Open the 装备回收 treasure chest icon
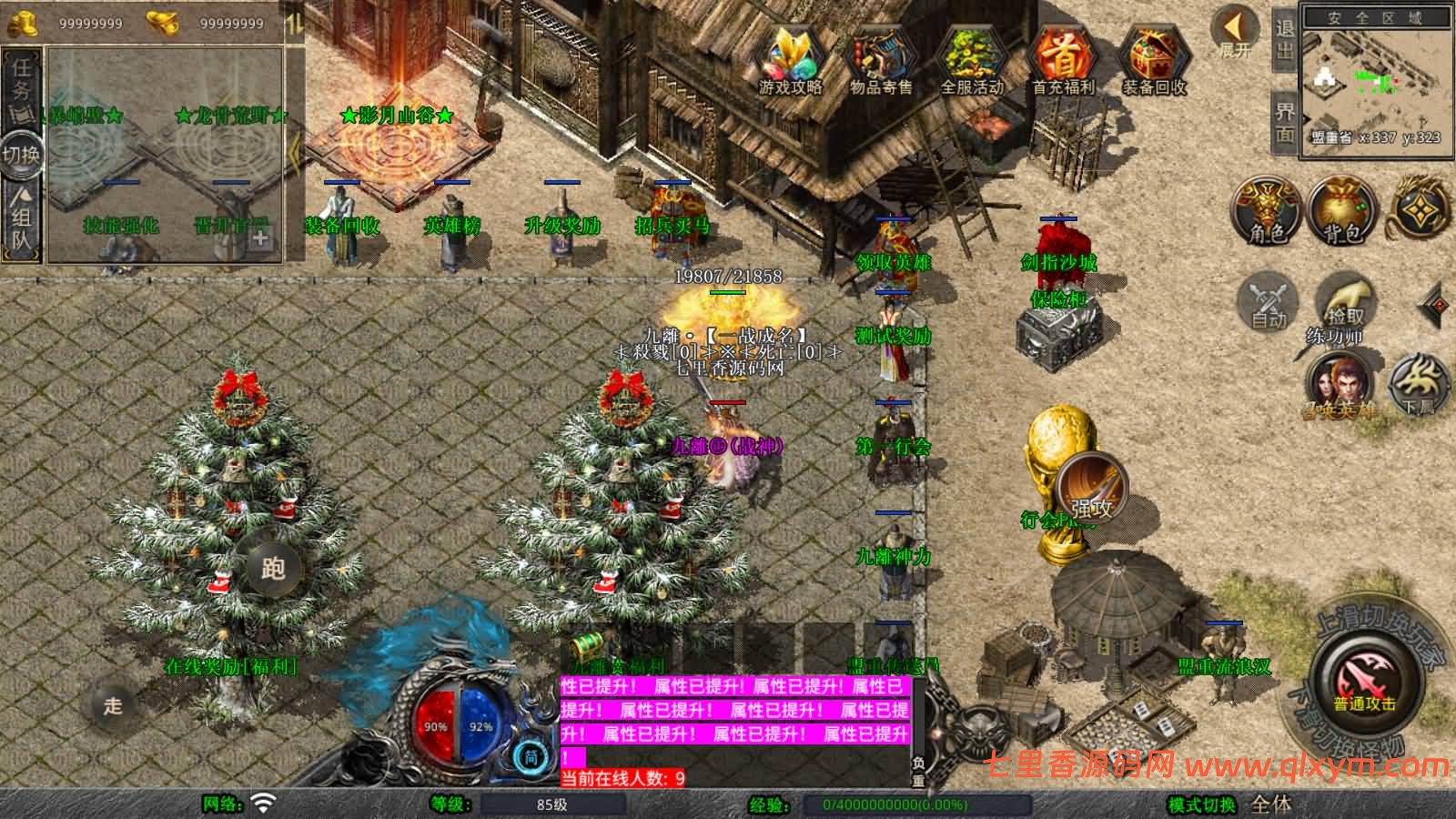Image resolution: width=1456 pixels, height=819 pixels. click(x=1153, y=59)
